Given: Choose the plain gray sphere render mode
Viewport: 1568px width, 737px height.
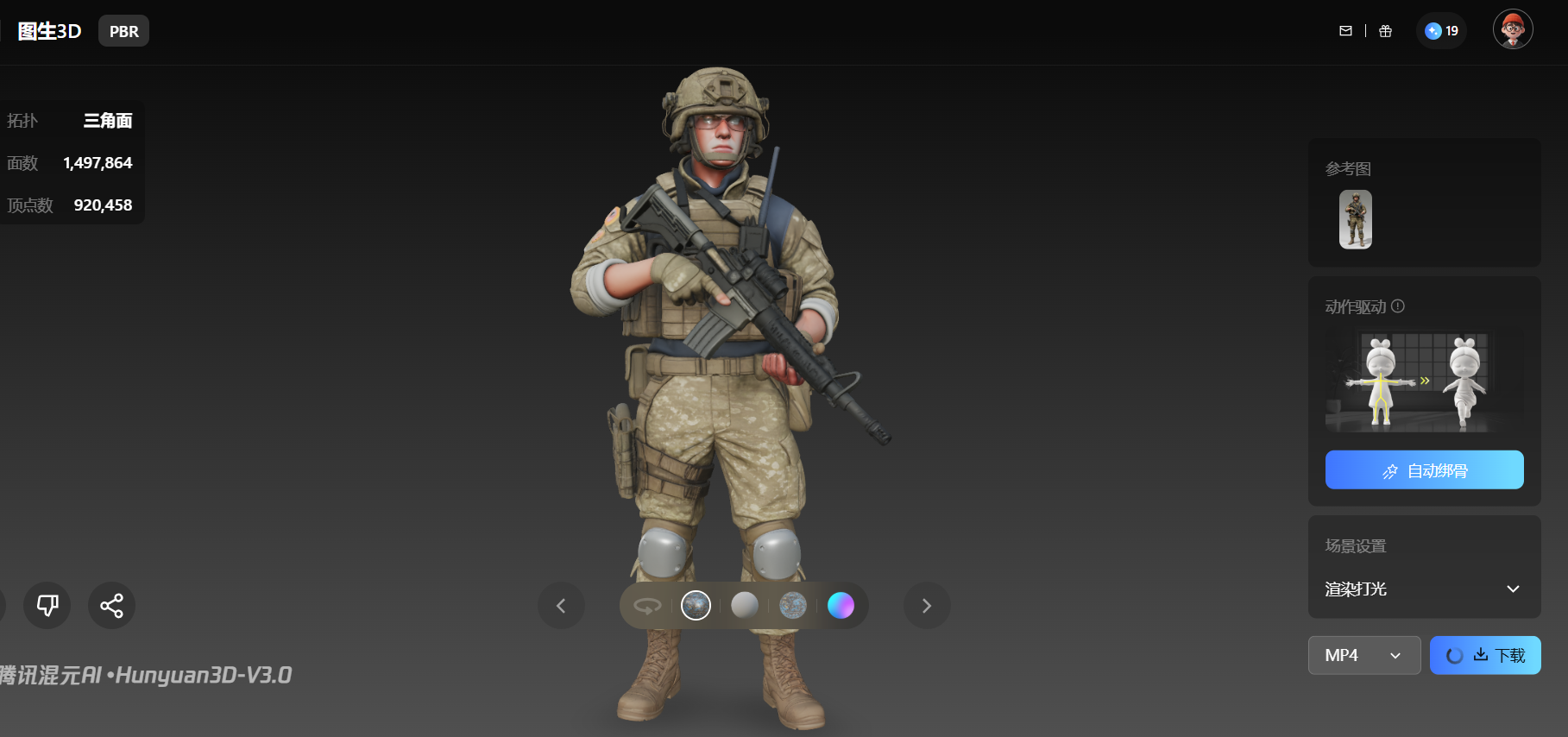Looking at the screenshot, I should coord(744,606).
